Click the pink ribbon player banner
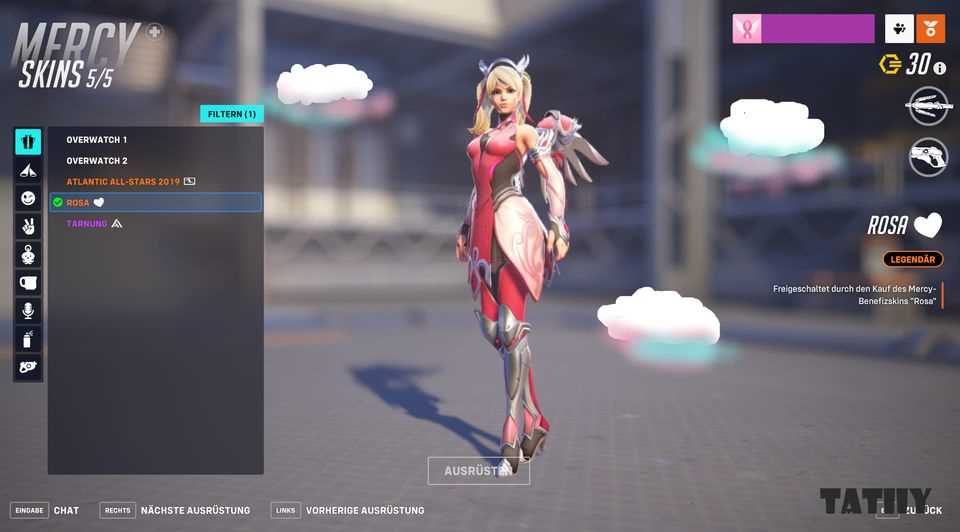 [803, 29]
